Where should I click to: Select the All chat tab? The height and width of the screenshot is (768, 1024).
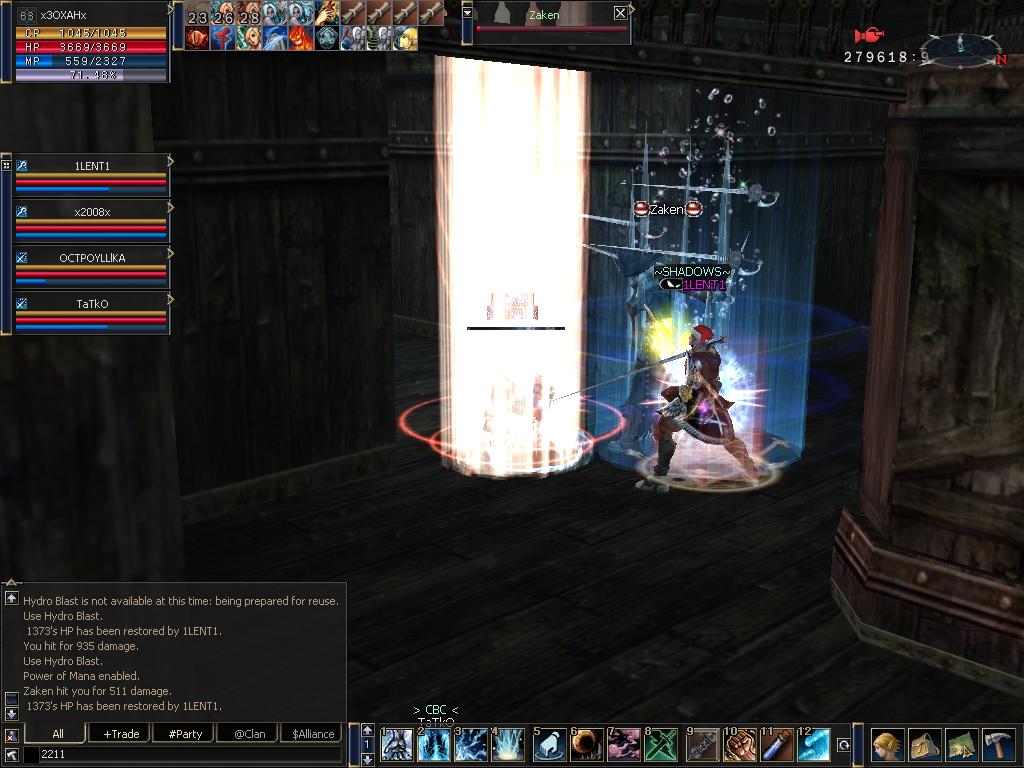(x=58, y=734)
